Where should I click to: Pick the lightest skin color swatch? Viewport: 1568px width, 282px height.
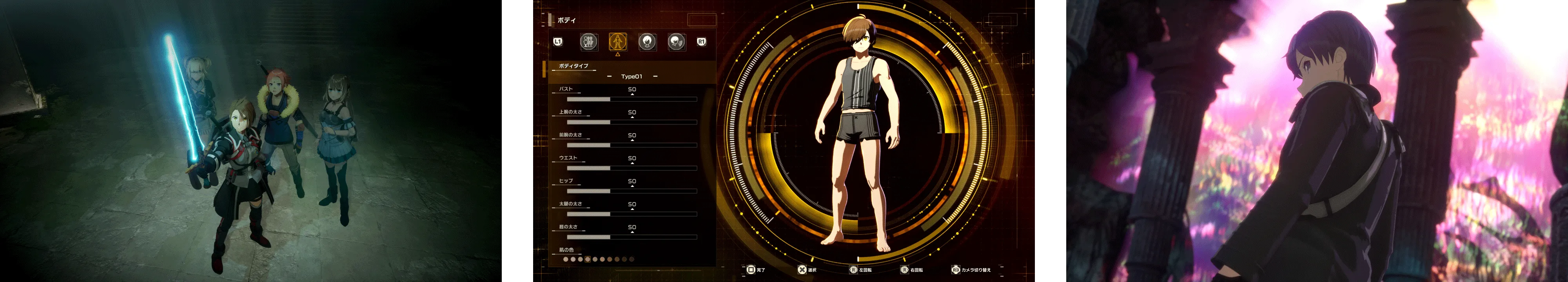point(566,260)
